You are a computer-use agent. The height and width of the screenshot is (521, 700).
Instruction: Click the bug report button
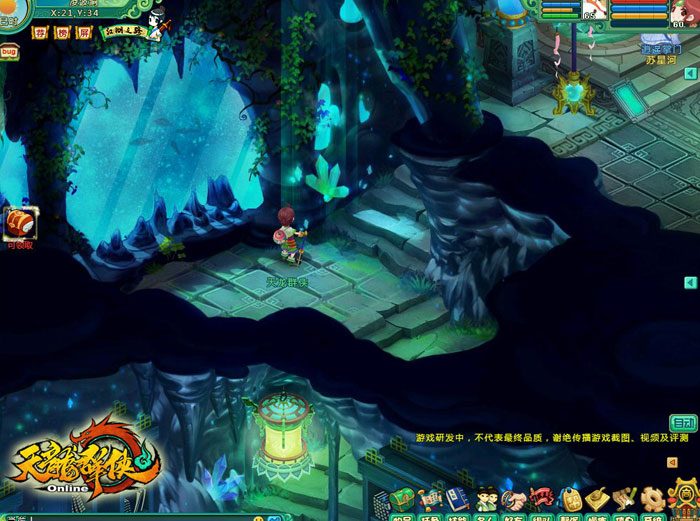point(10,50)
